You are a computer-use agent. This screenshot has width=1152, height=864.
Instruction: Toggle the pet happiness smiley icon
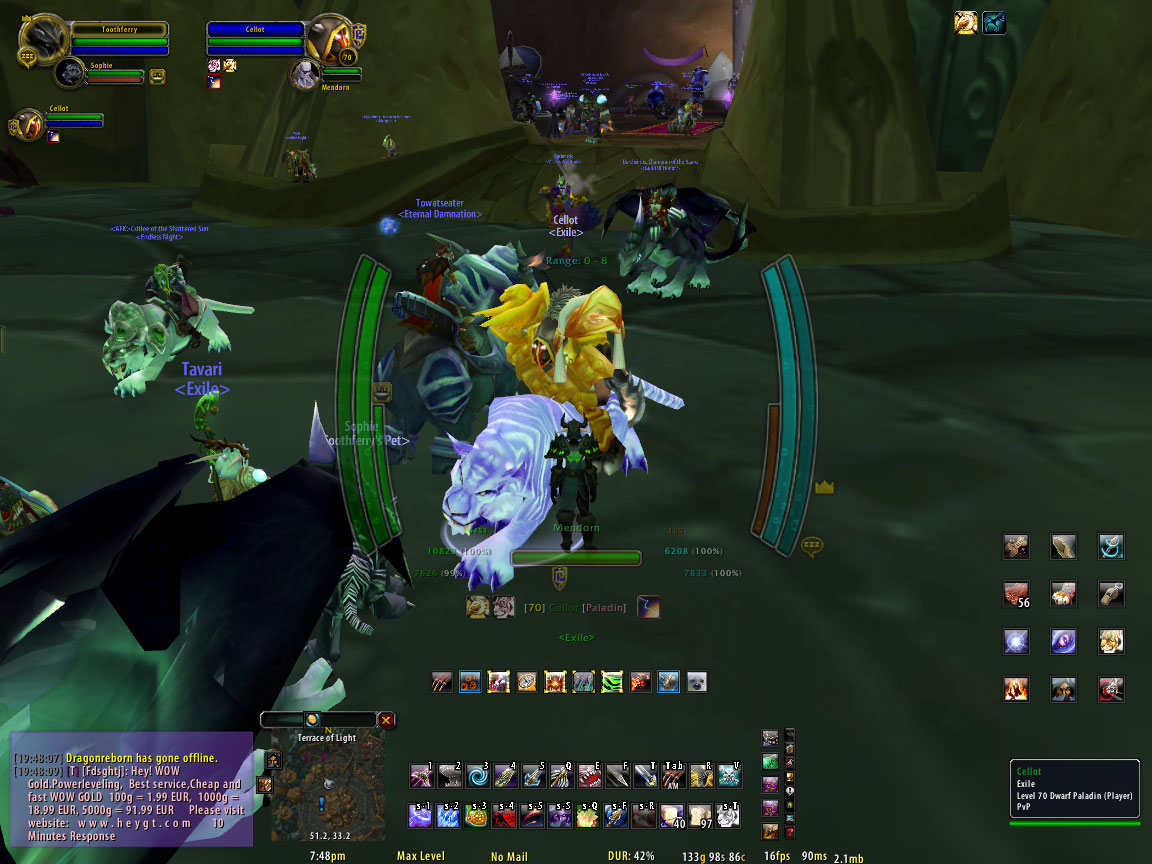pos(158,76)
